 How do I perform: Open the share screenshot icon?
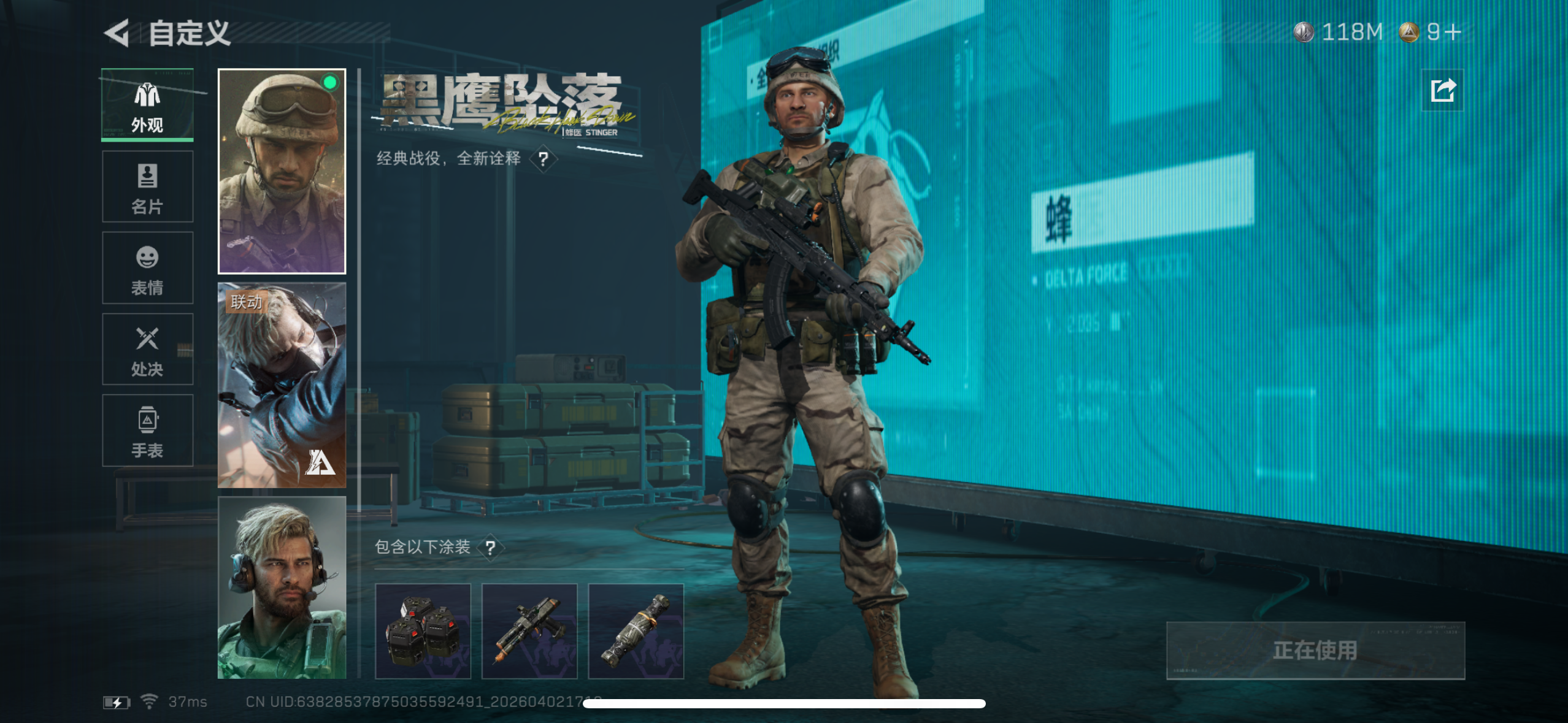(x=1442, y=90)
